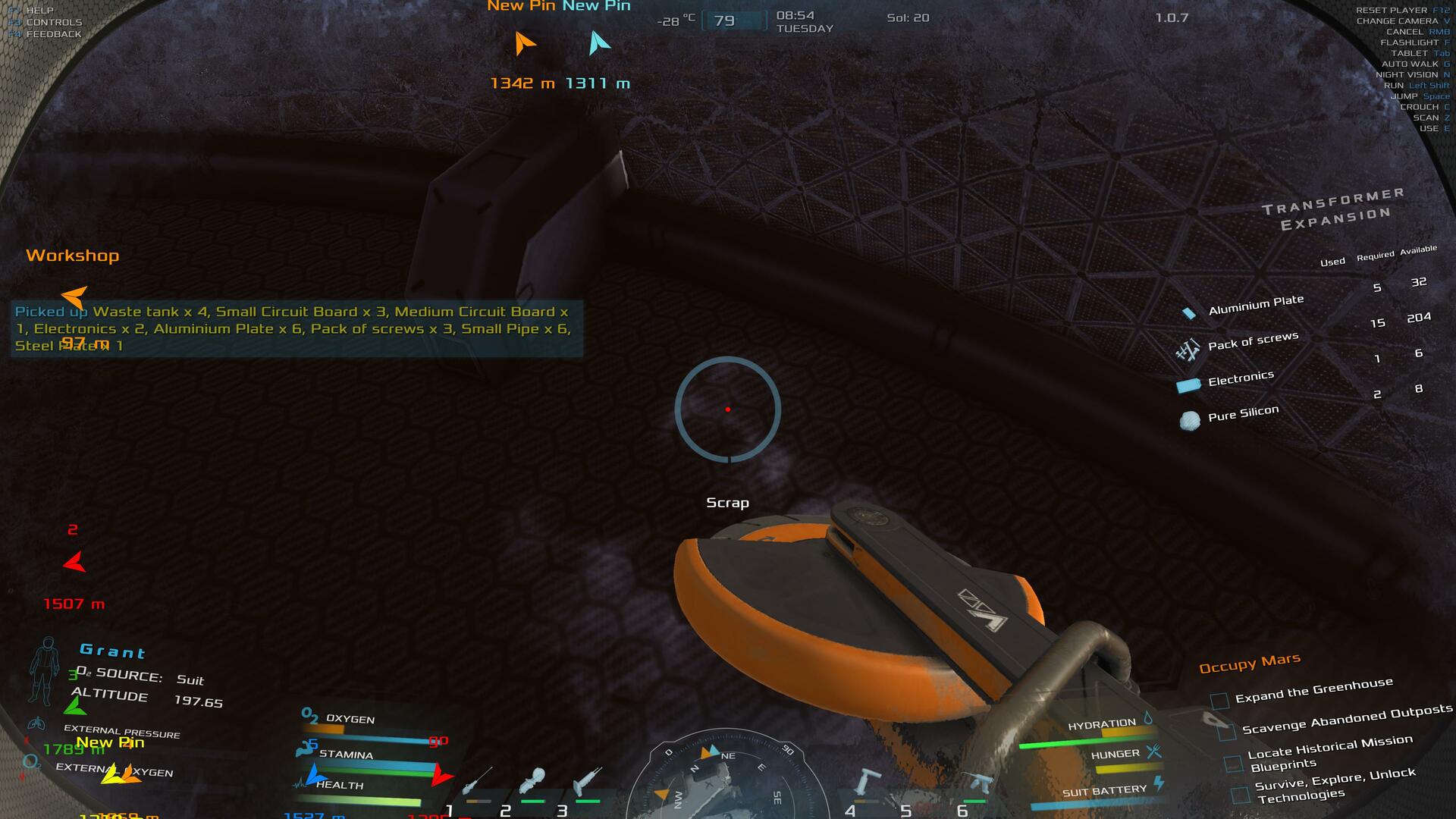Tick the Survive, Explore, Unlock Technologies checkbox
The height and width of the screenshot is (819, 1456).
pos(1240,795)
